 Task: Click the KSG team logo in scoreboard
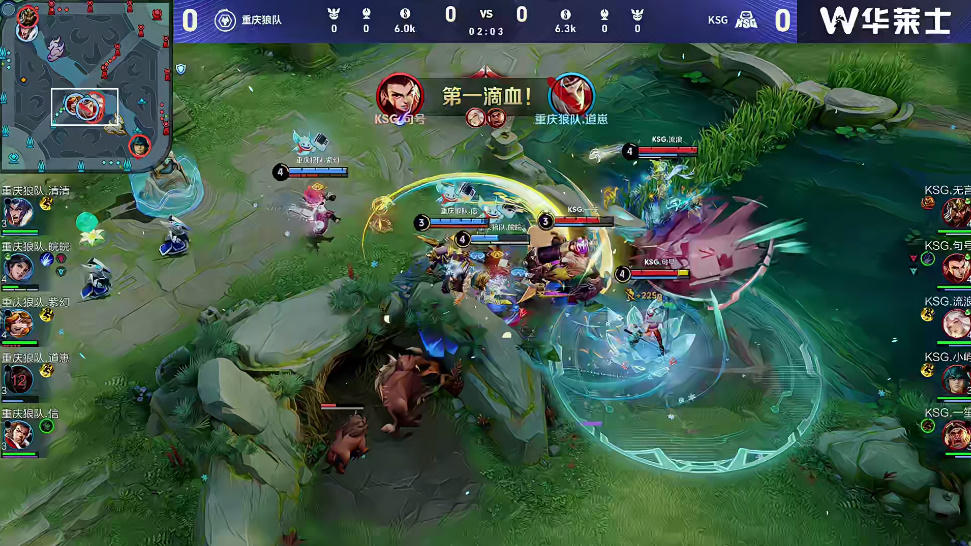tap(746, 19)
